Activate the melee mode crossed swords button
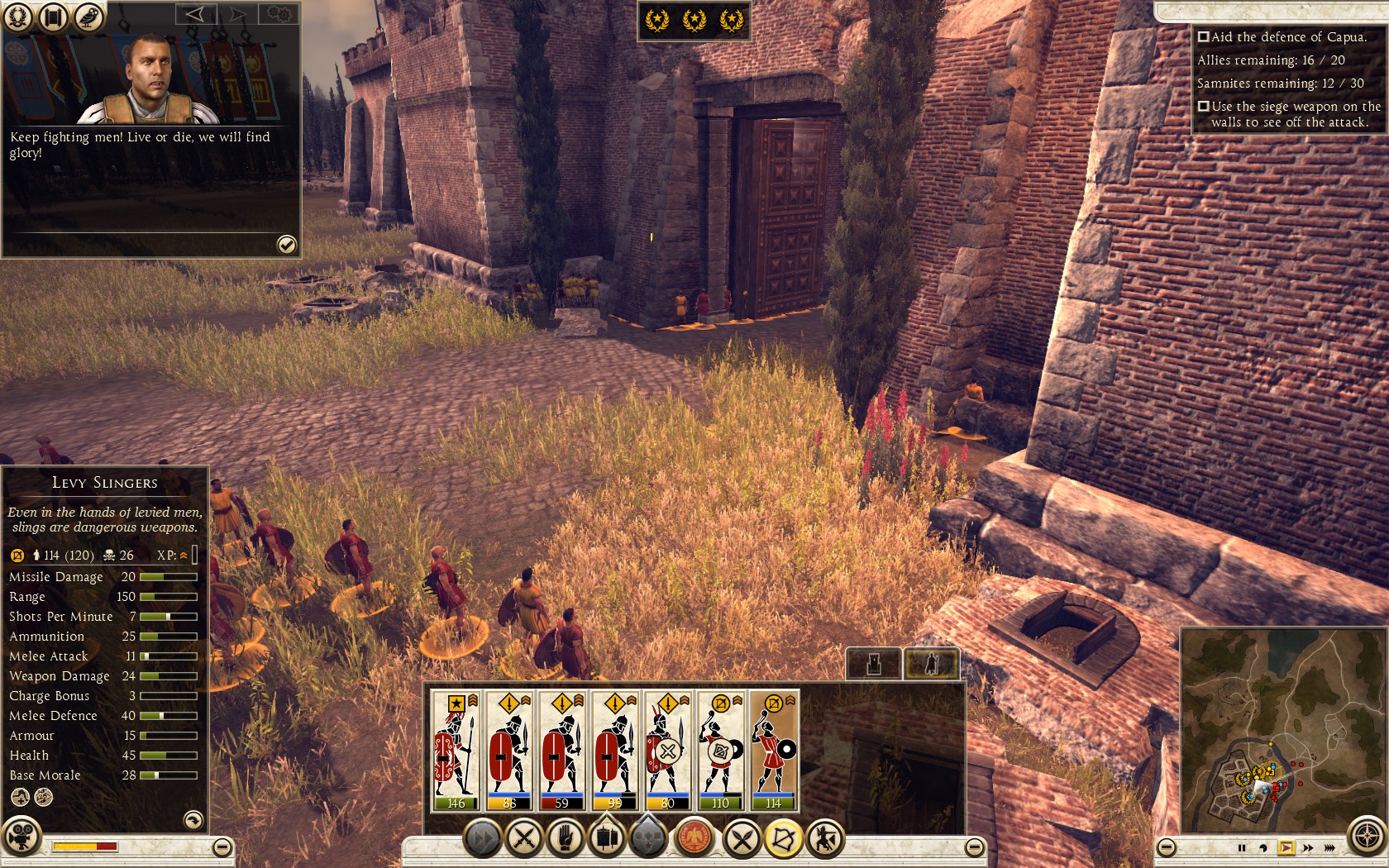Image resolution: width=1389 pixels, height=868 pixels. pos(742,839)
